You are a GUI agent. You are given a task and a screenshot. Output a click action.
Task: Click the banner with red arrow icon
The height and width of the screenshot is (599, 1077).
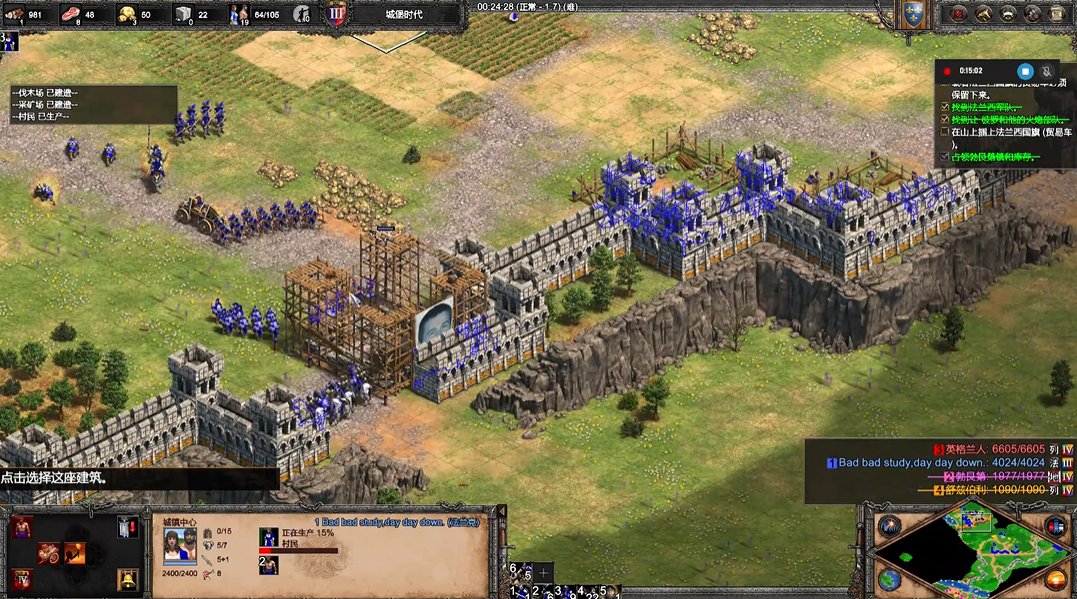tap(127, 527)
